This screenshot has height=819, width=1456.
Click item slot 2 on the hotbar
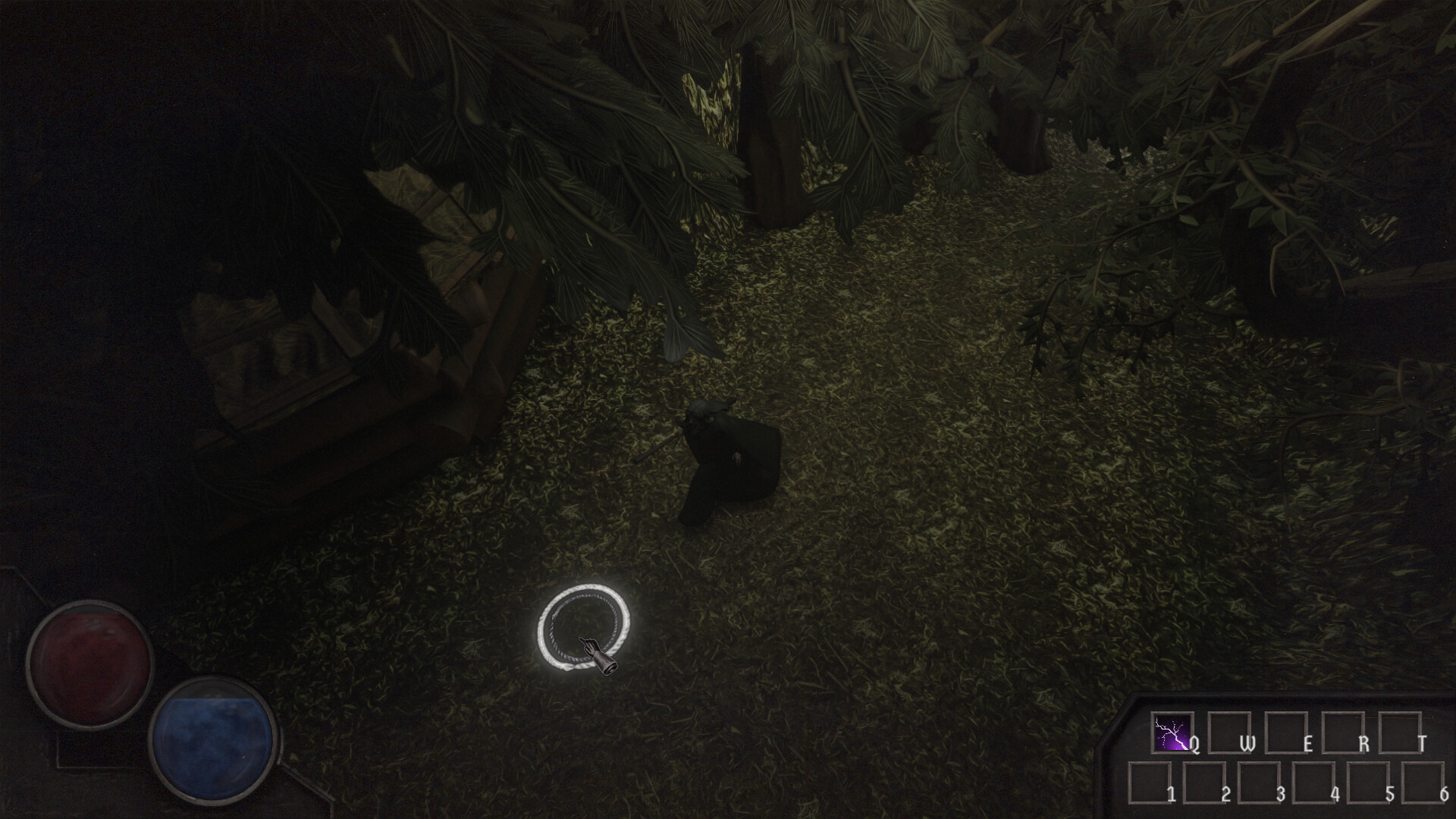pyautogui.click(x=1204, y=783)
